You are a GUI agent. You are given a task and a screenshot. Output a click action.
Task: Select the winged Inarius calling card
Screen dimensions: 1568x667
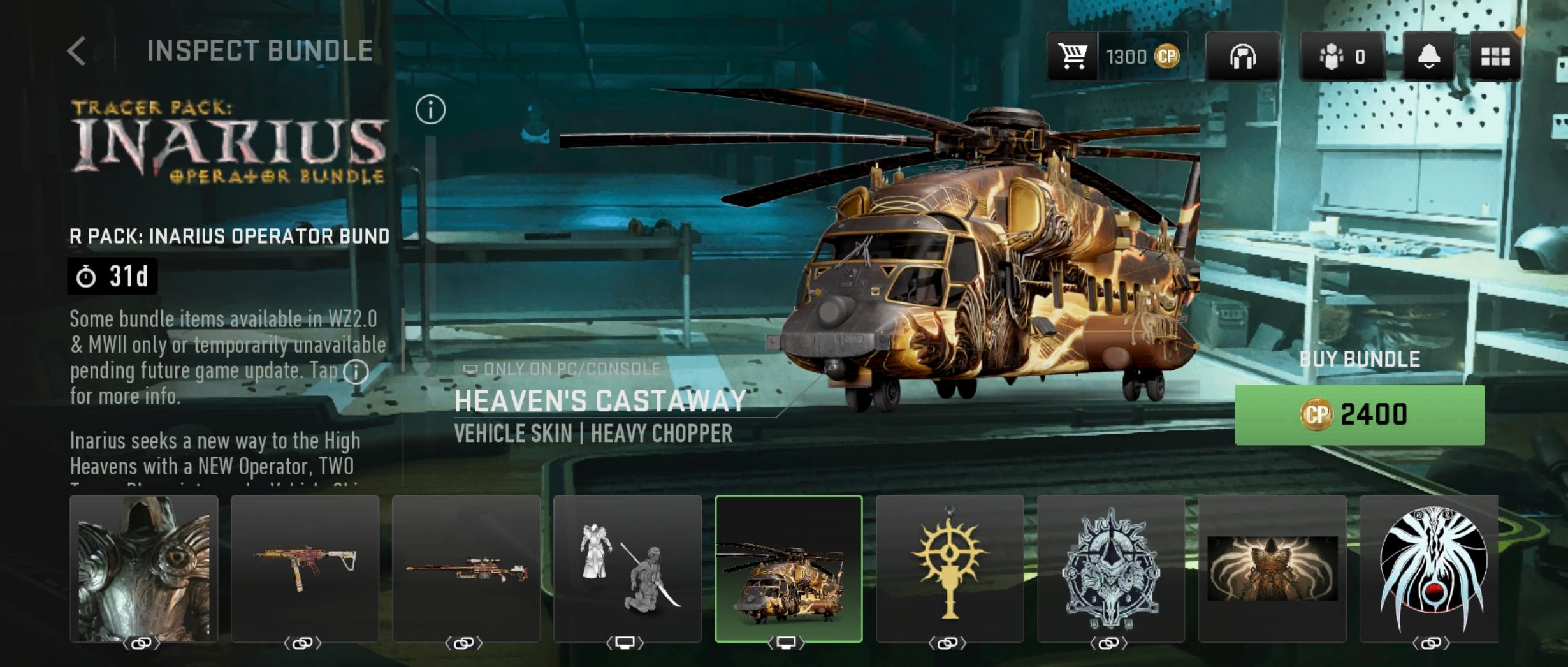click(1272, 569)
